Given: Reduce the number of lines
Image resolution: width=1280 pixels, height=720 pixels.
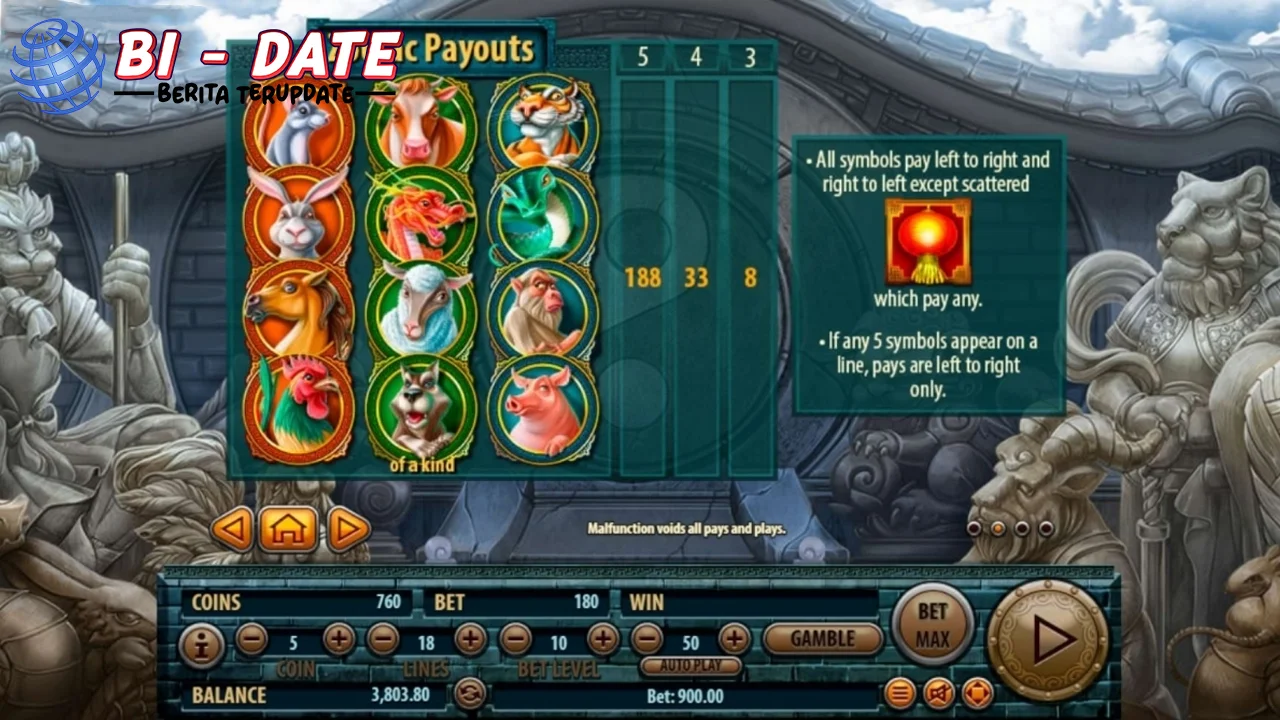Looking at the screenshot, I should 383,638.
